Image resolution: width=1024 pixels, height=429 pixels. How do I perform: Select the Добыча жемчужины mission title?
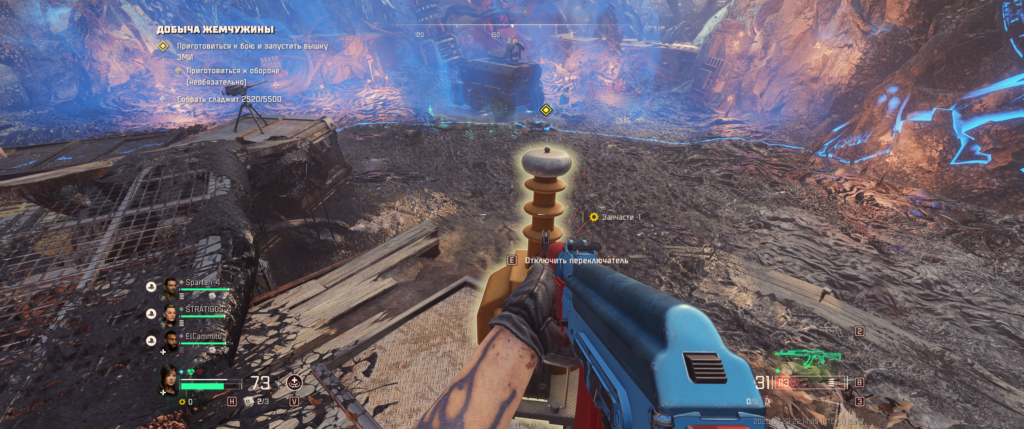[x=215, y=30]
